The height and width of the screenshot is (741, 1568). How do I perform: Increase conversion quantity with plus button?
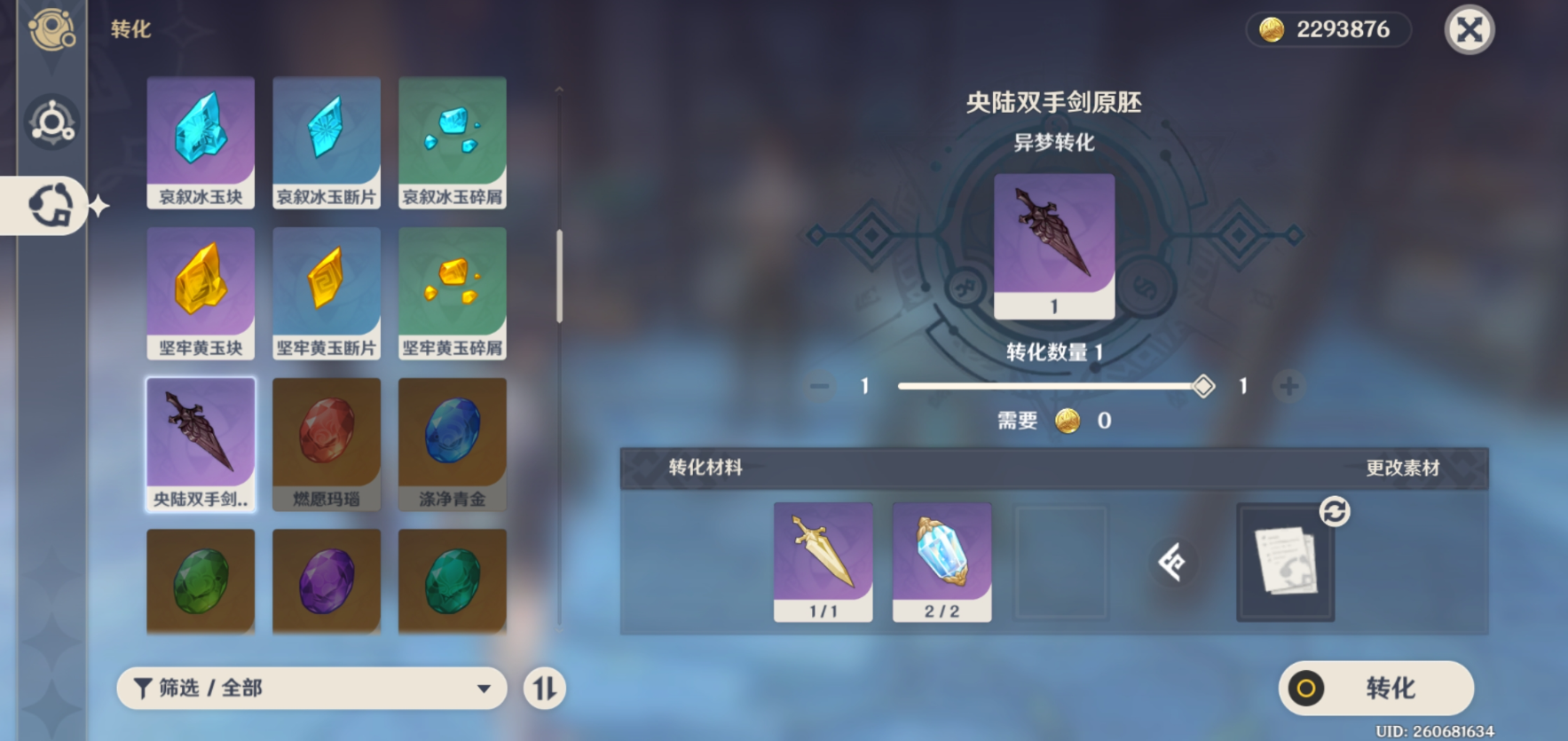coord(1288,386)
